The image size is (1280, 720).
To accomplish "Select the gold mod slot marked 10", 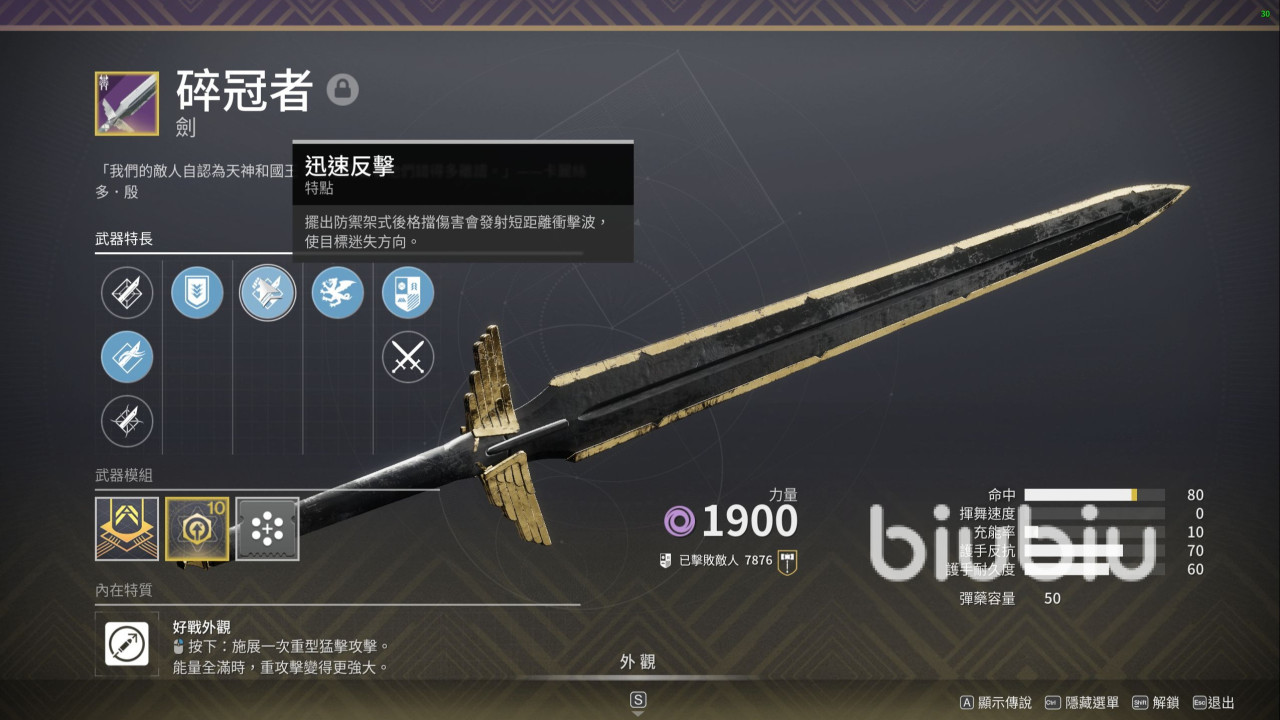I will [197, 529].
